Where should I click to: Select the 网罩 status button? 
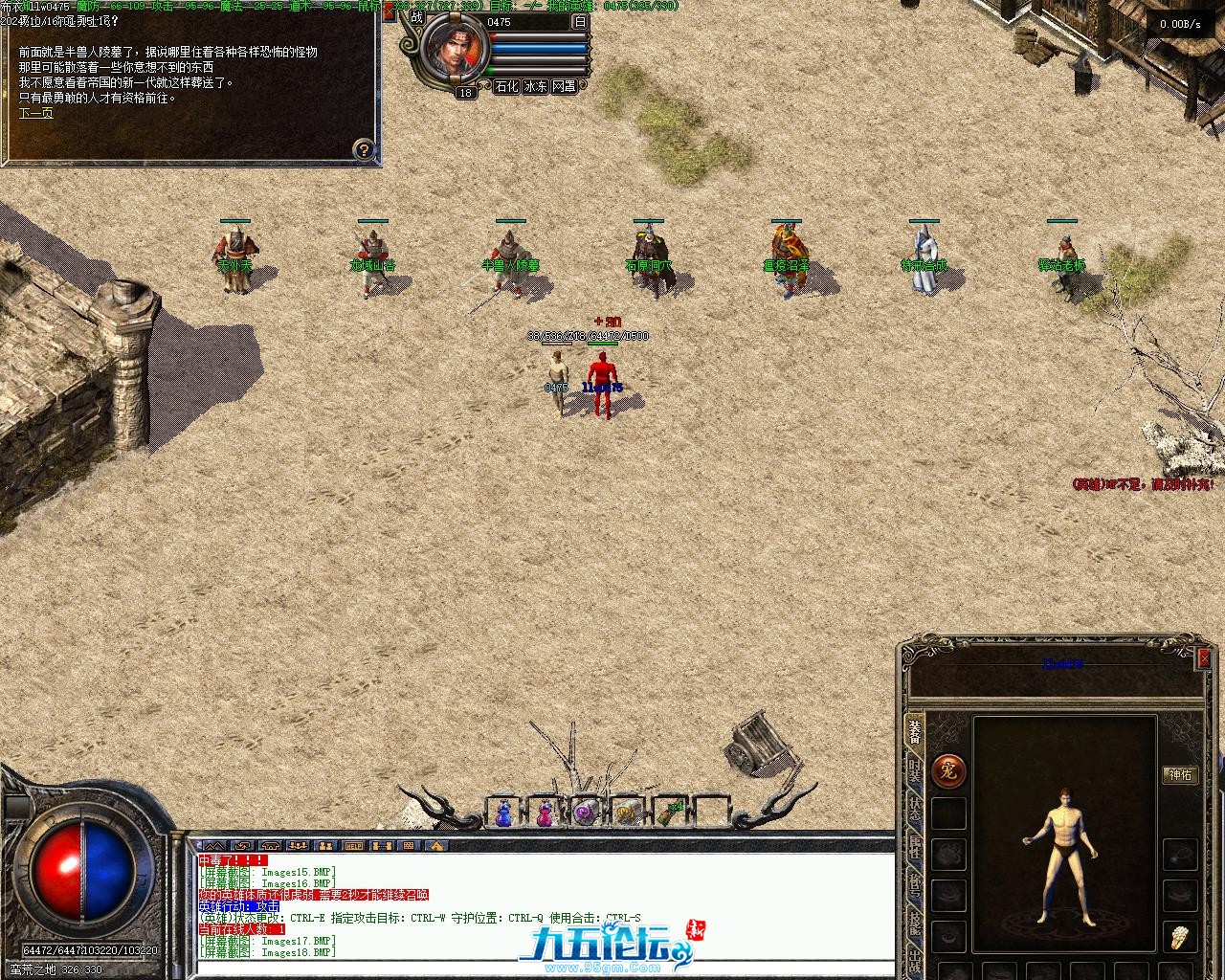tap(565, 86)
